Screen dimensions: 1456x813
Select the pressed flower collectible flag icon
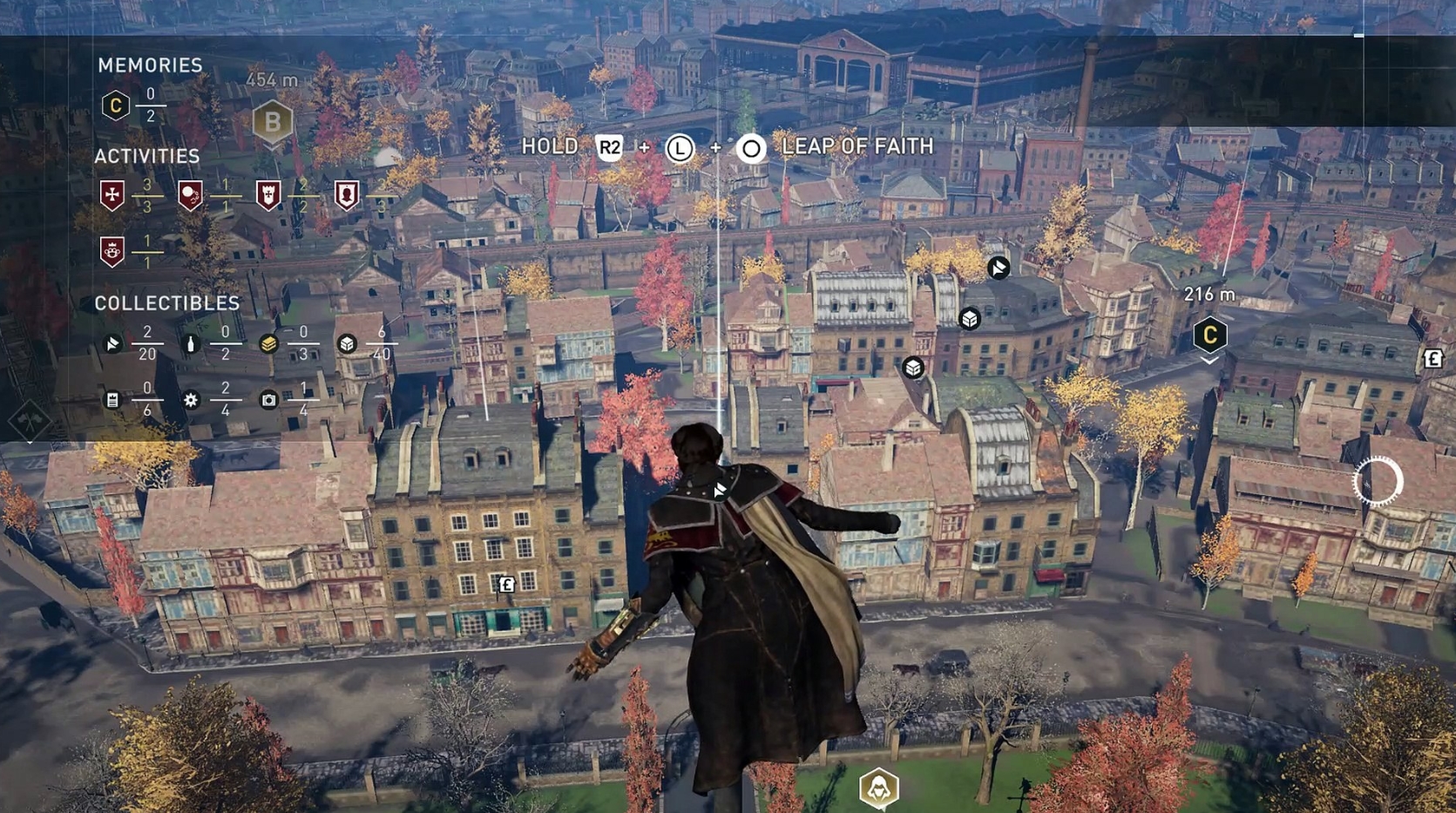point(114,343)
